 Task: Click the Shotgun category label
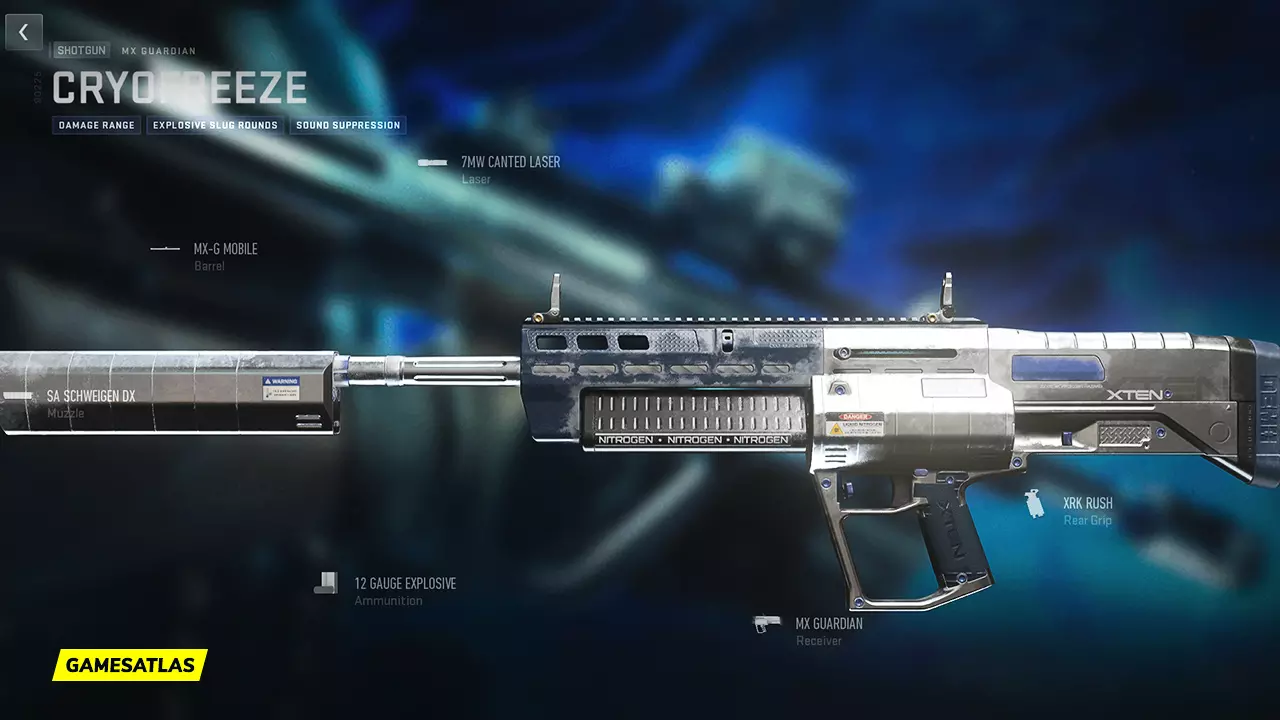click(x=81, y=50)
